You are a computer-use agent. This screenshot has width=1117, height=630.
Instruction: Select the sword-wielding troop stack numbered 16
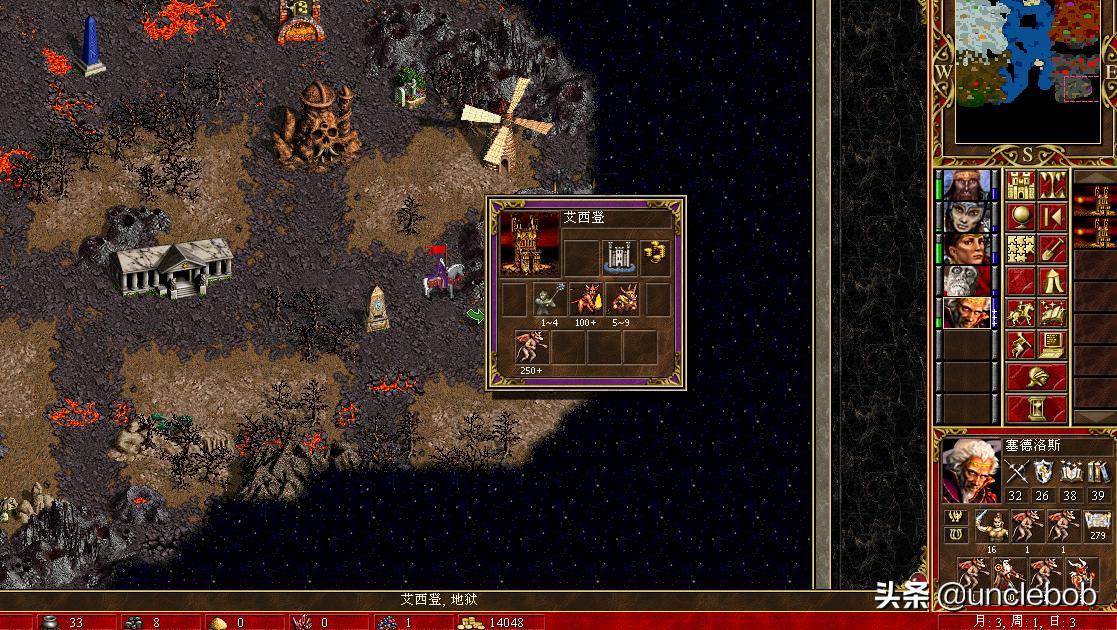point(992,526)
